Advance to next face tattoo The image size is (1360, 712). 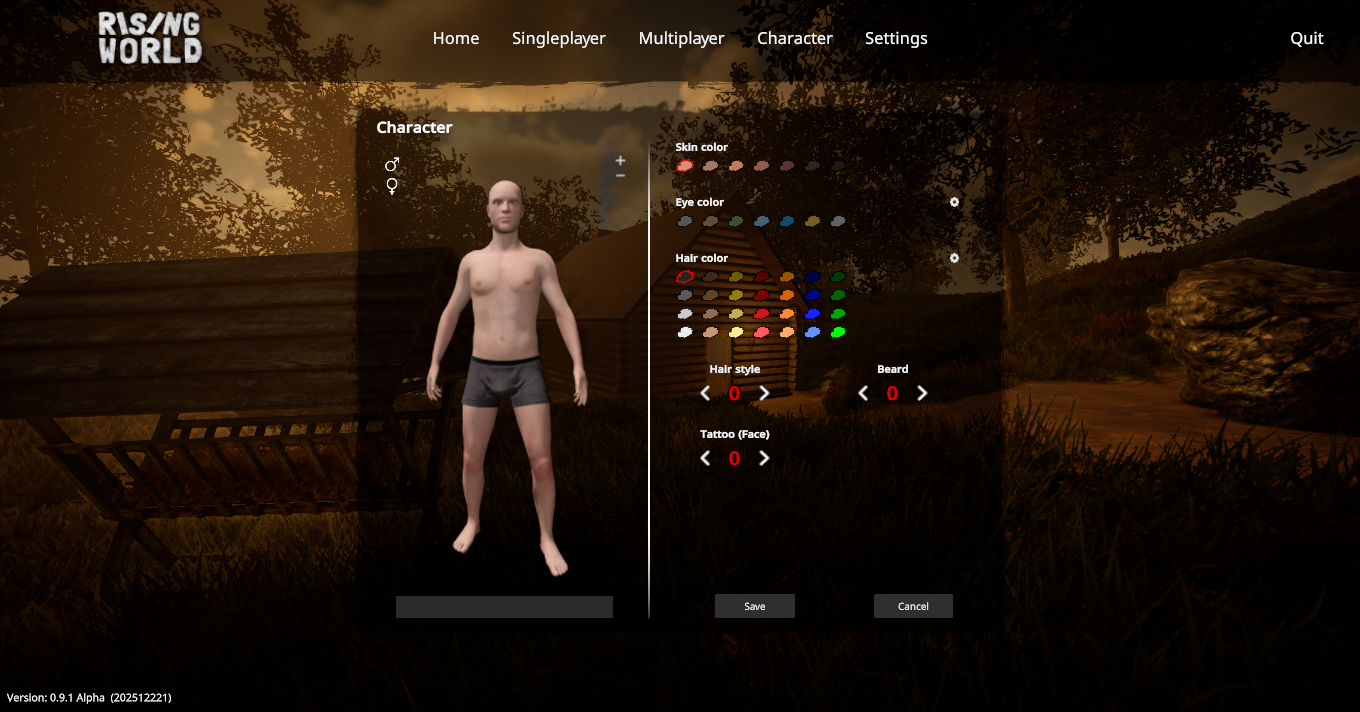tap(764, 458)
